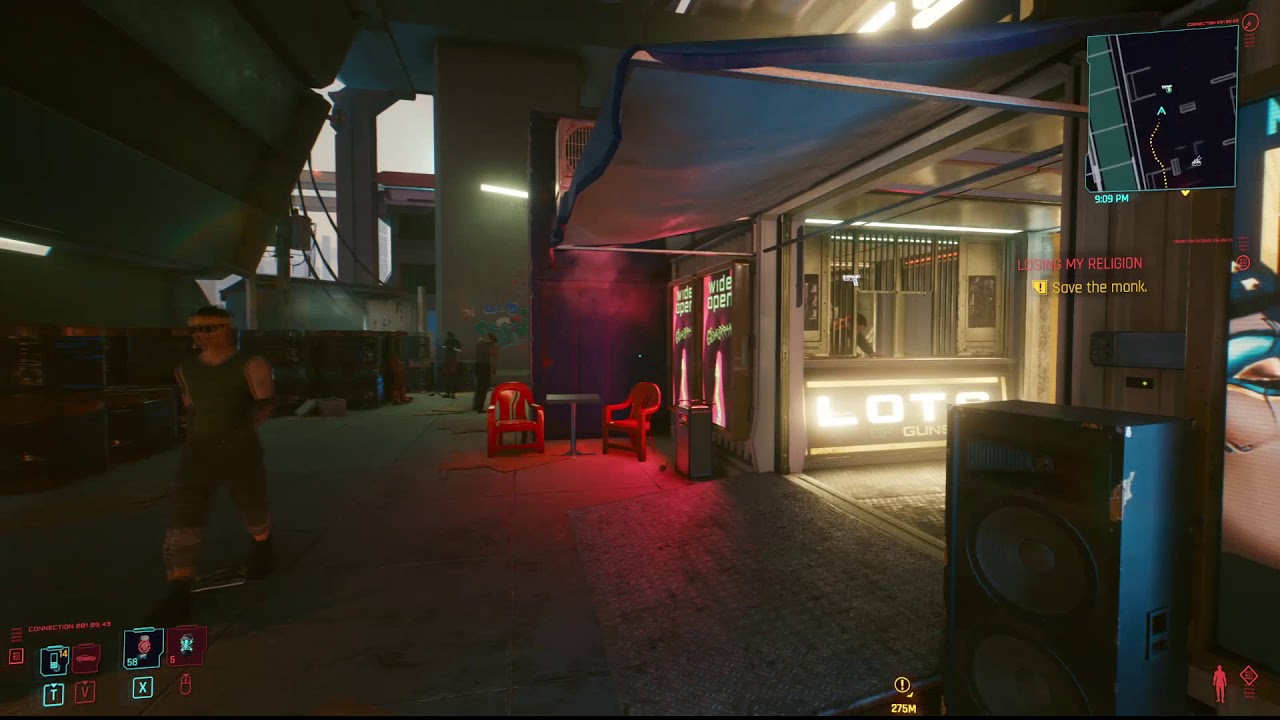Expand the yellow chevron below the minimap
Viewport: 1280px width, 720px height.
pos(1186,193)
